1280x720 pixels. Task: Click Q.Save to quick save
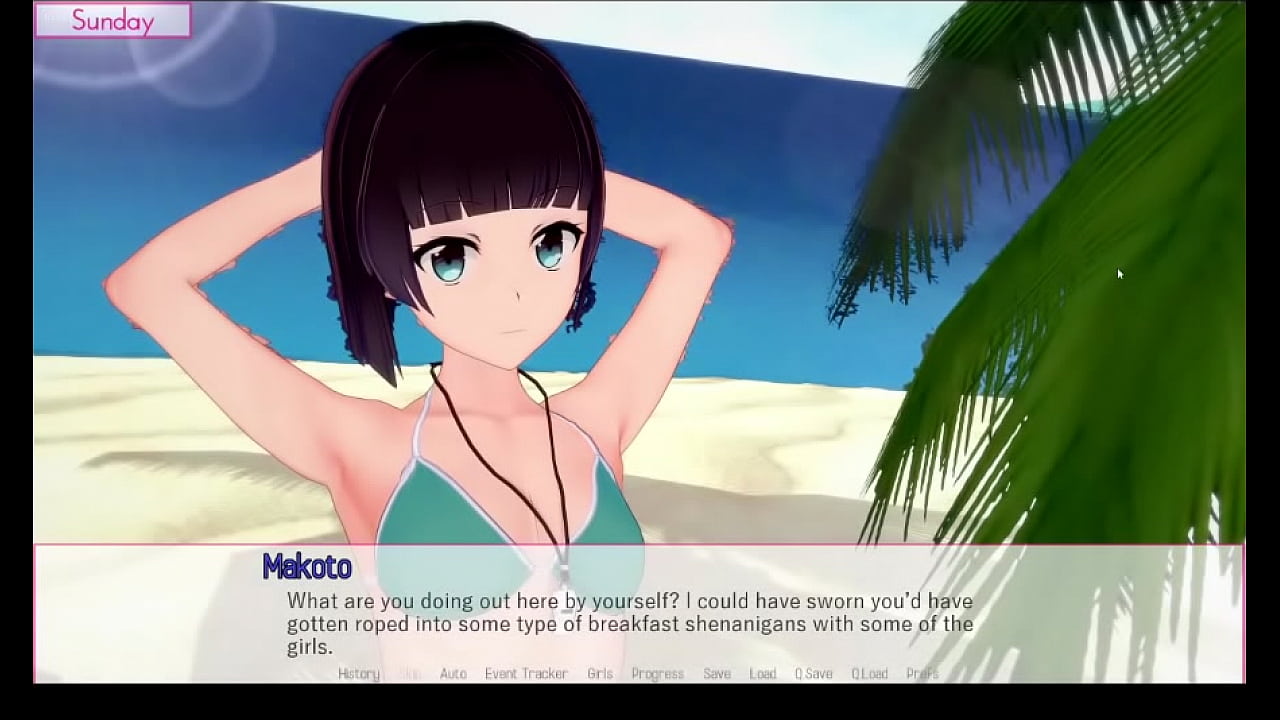[x=813, y=674]
